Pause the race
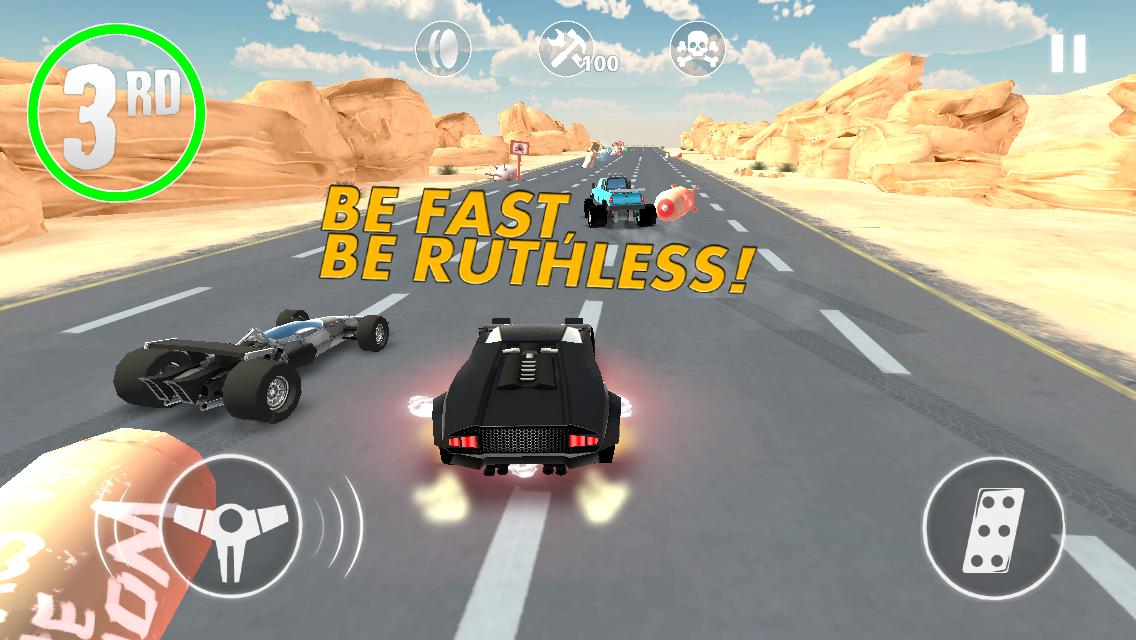This screenshot has height=640, width=1136. point(1067,54)
